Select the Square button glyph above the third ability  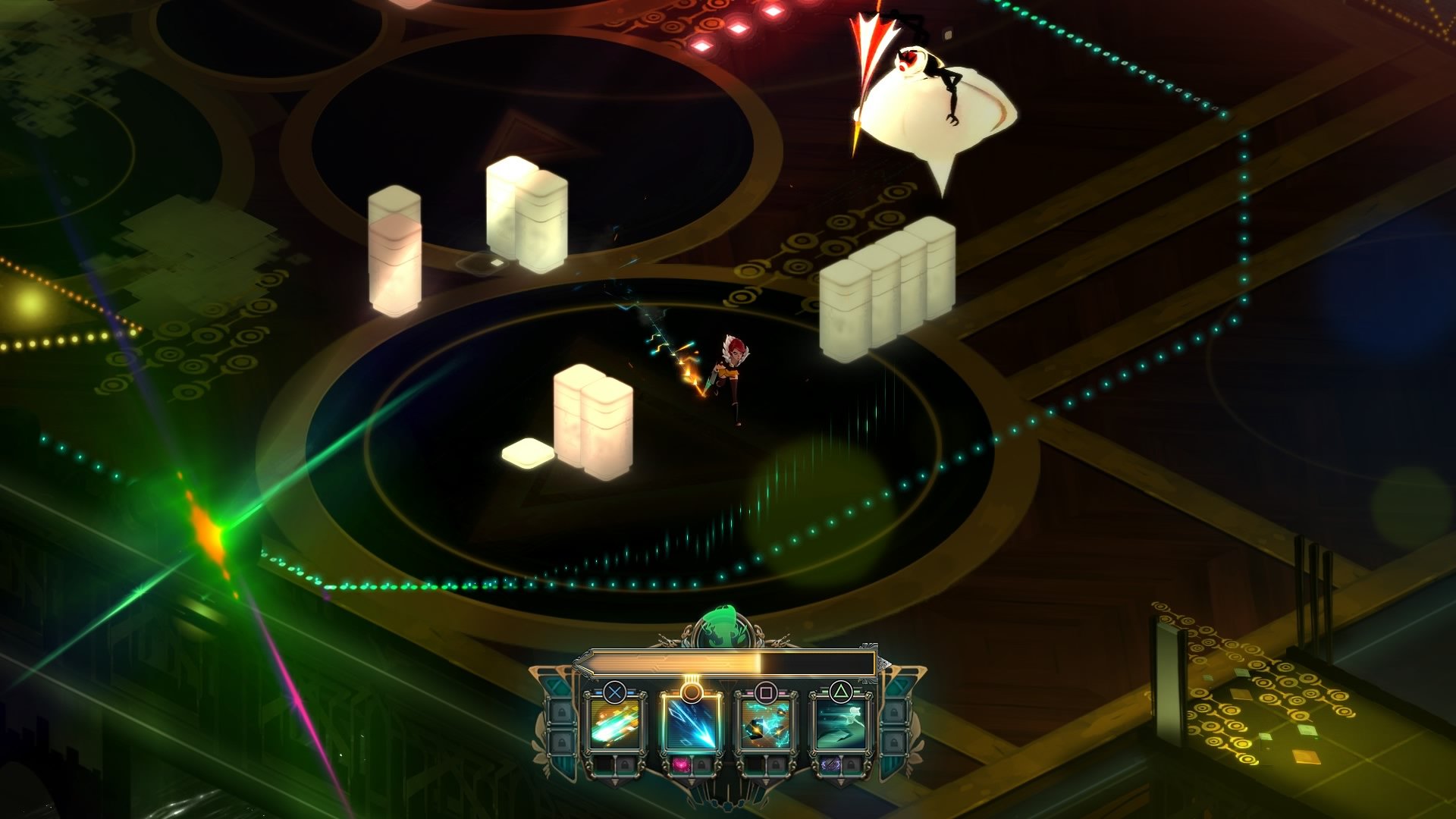(767, 692)
